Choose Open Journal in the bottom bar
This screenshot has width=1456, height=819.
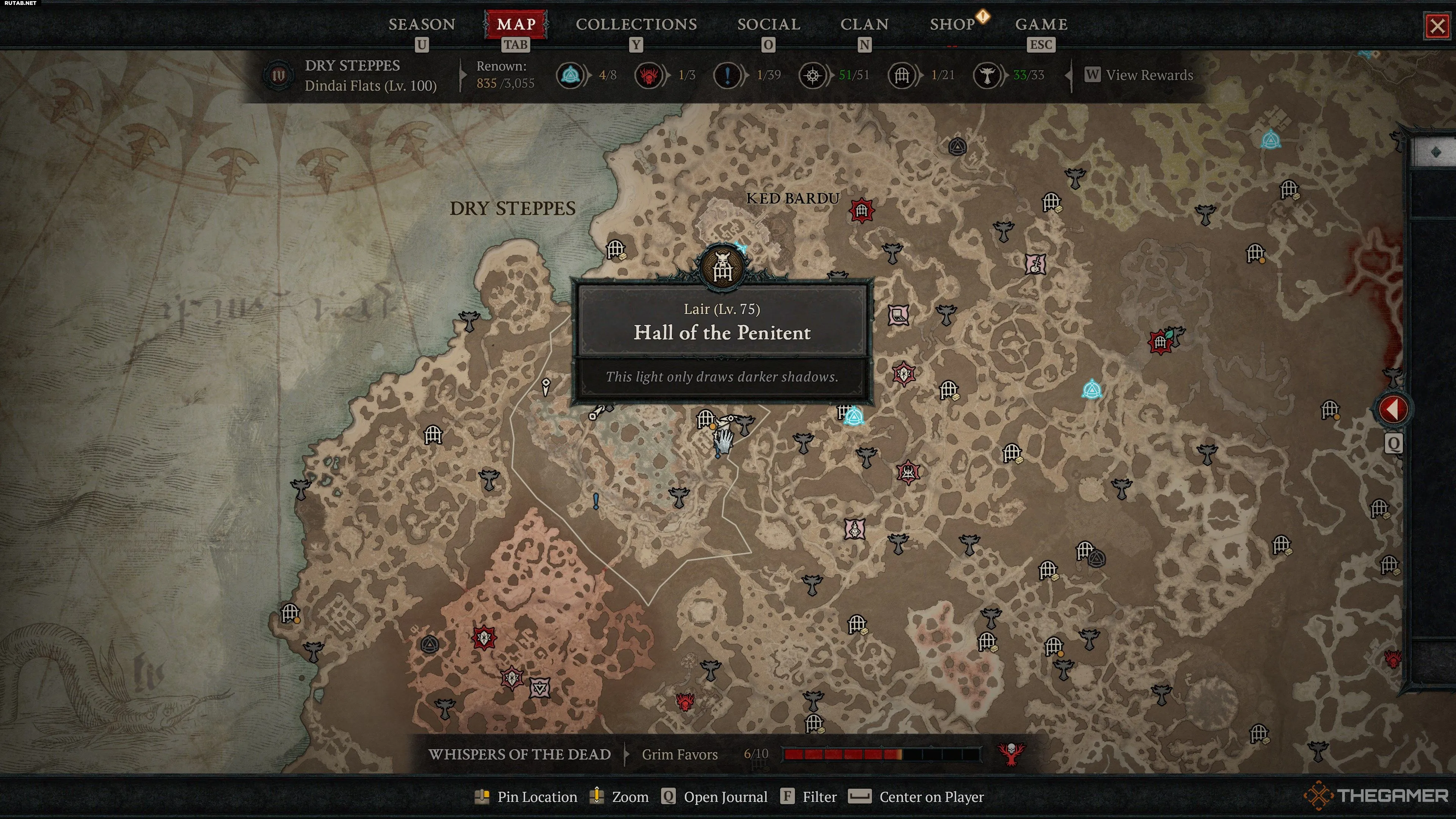coord(725,796)
